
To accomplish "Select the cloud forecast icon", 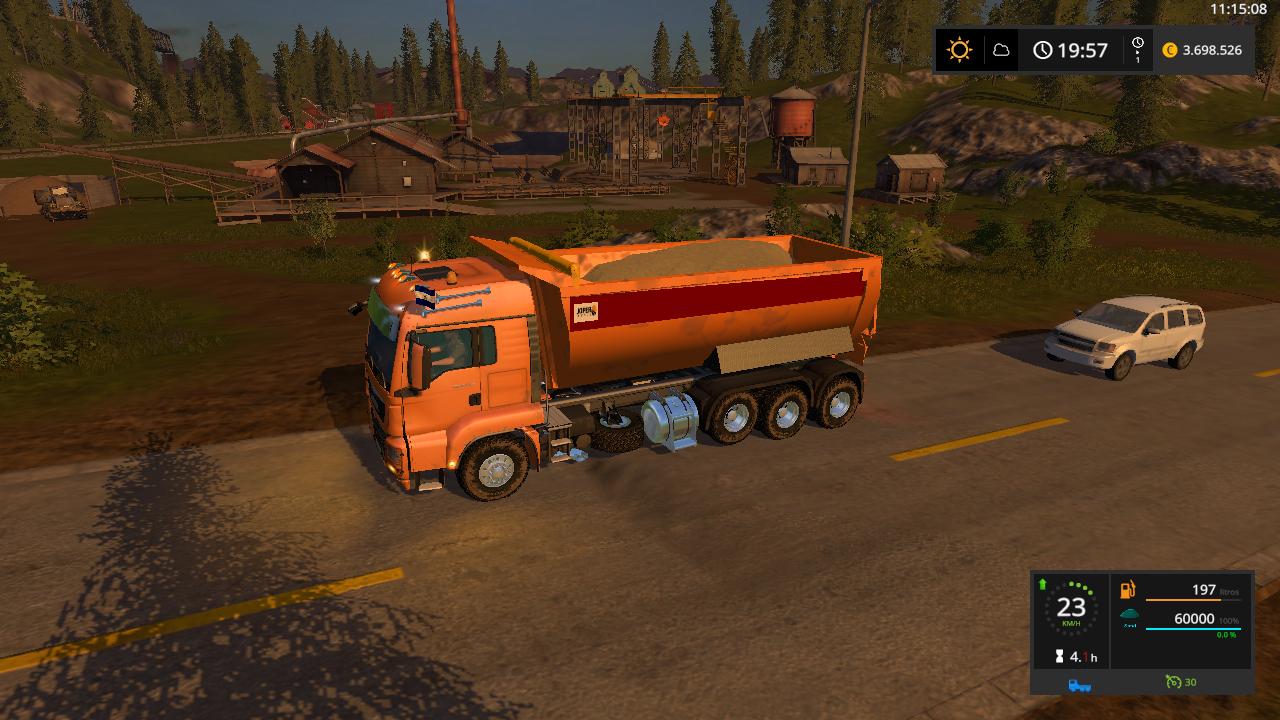I will 1001,50.
